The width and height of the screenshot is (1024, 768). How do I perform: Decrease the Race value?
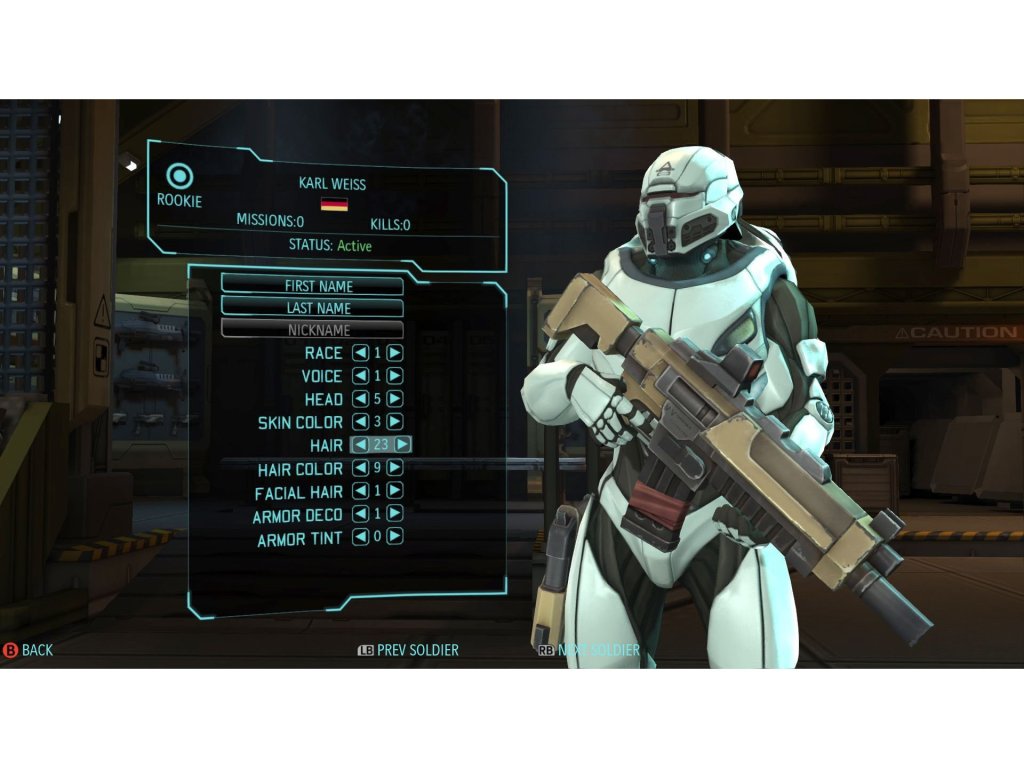[361, 353]
